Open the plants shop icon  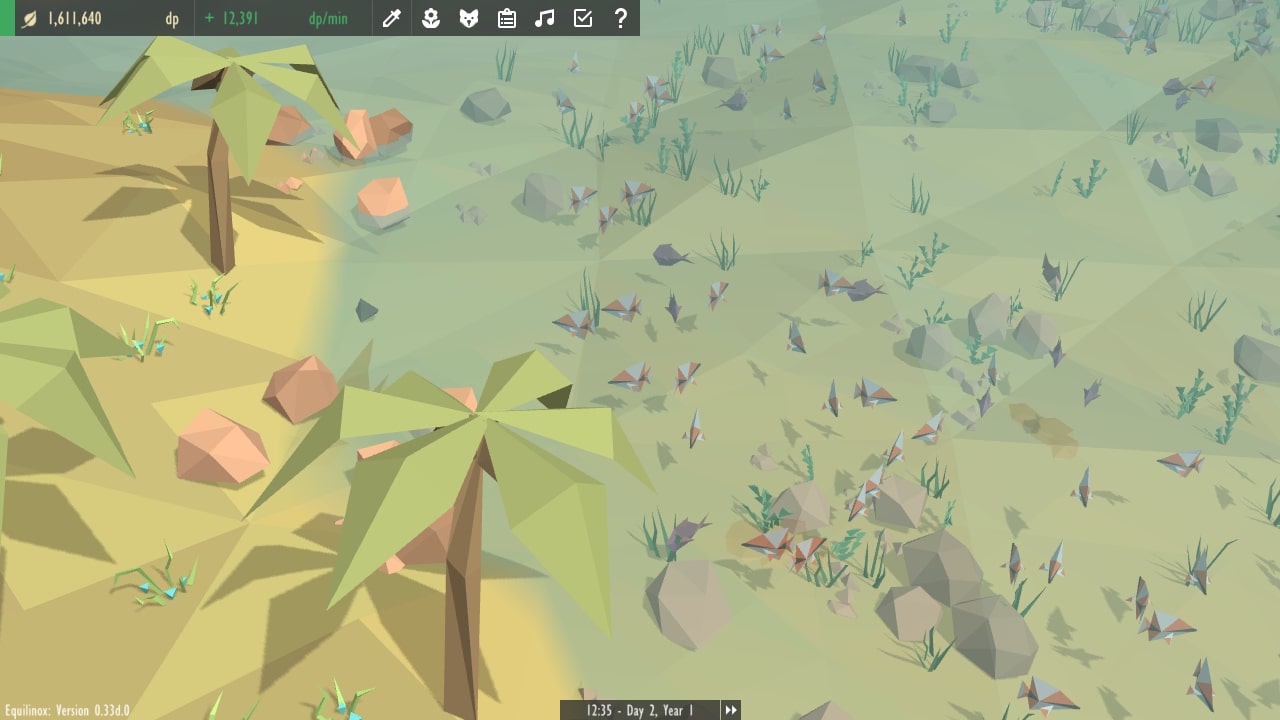[431, 18]
